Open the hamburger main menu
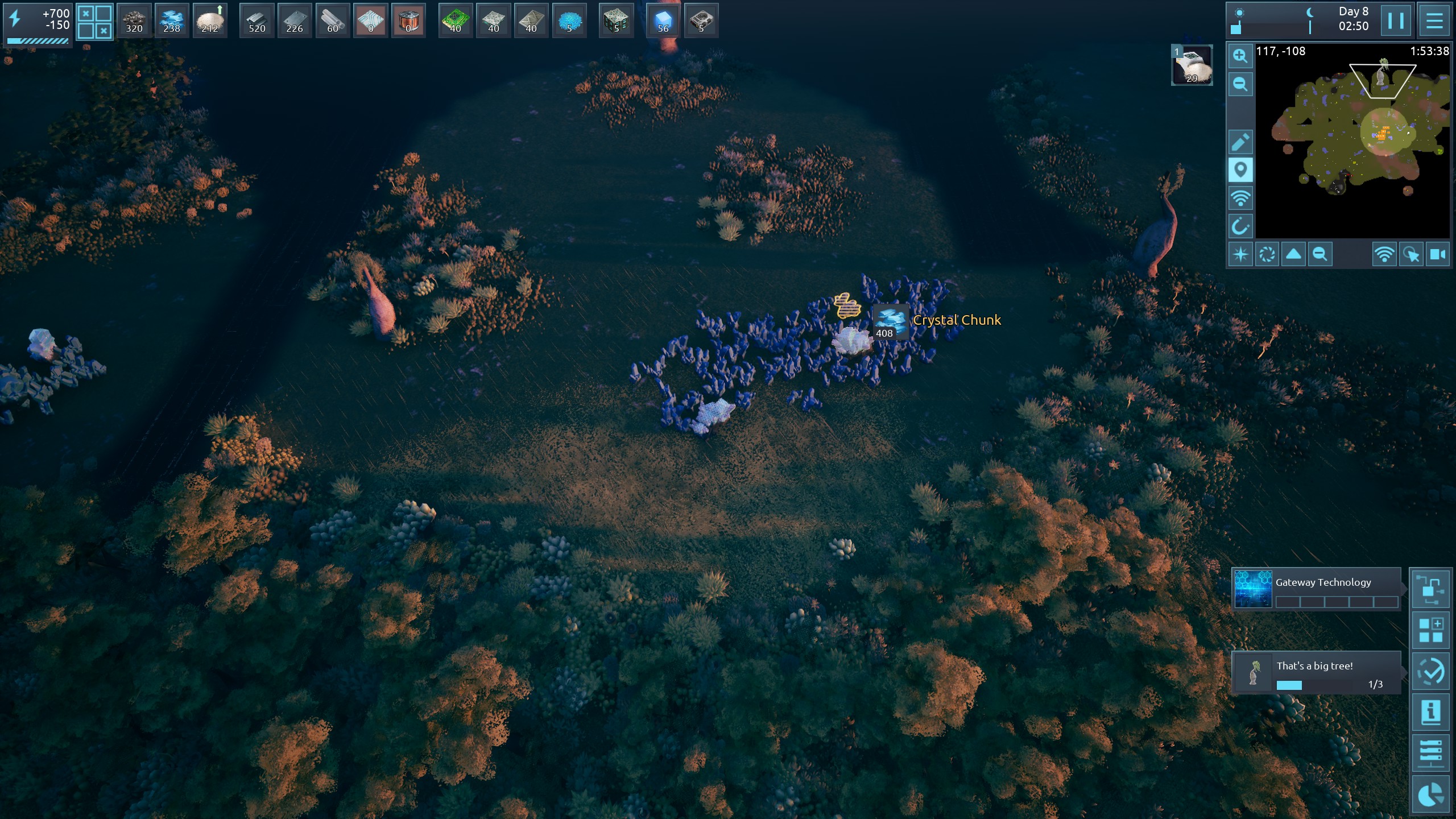This screenshot has width=1456, height=819. 1434,20
